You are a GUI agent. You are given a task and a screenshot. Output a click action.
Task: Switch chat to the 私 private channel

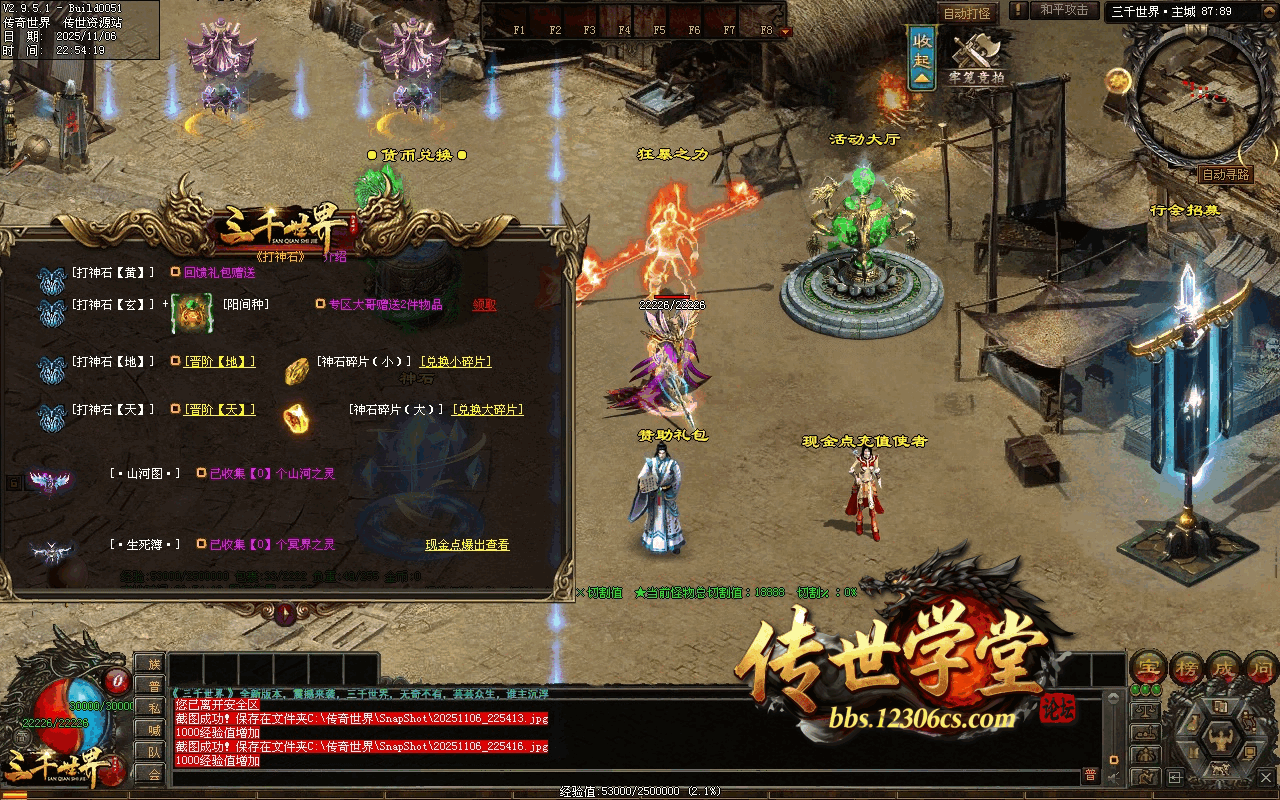pyautogui.click(x=153, y=707)
